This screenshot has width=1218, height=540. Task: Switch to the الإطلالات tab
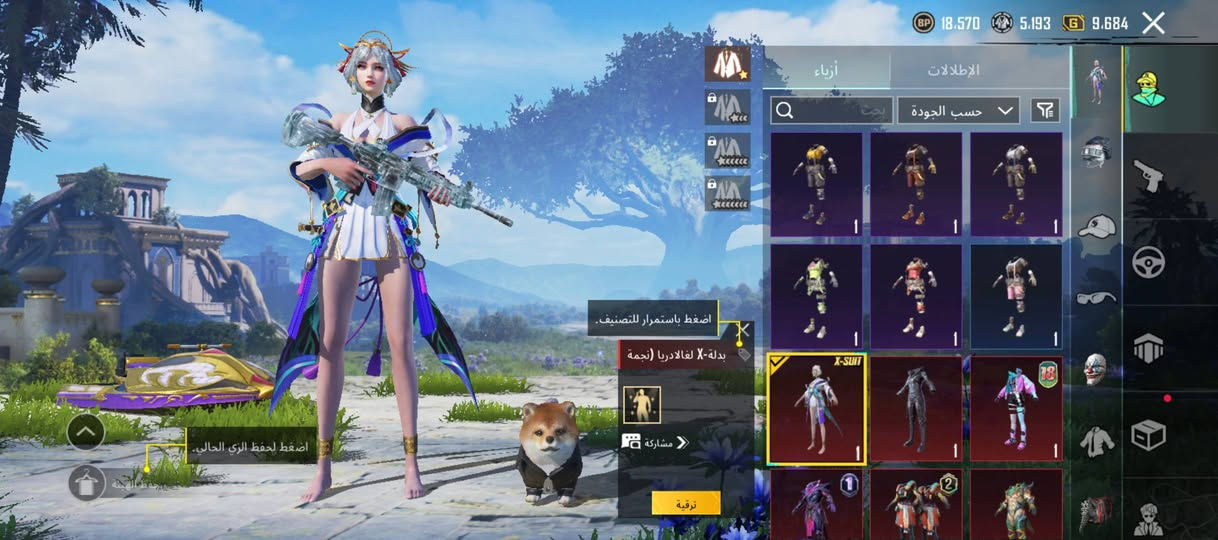coord(952,70)
